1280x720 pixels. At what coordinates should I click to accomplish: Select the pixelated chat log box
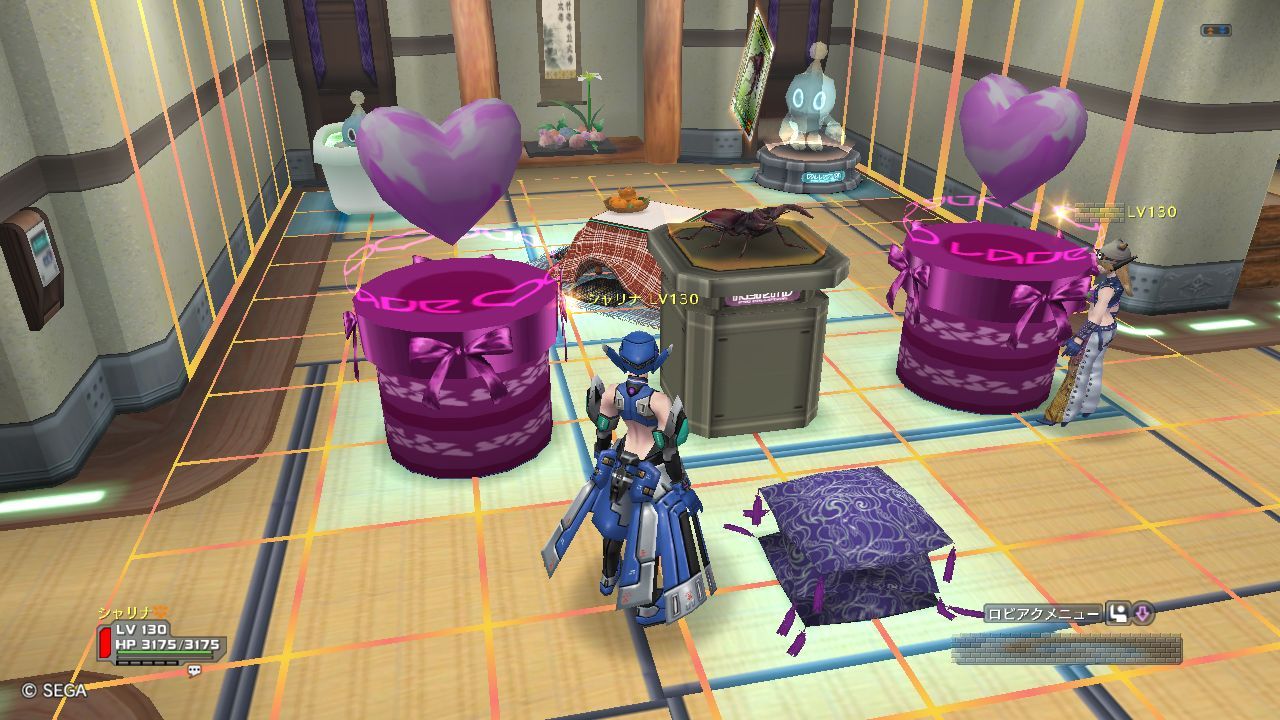click(1066, 648)
